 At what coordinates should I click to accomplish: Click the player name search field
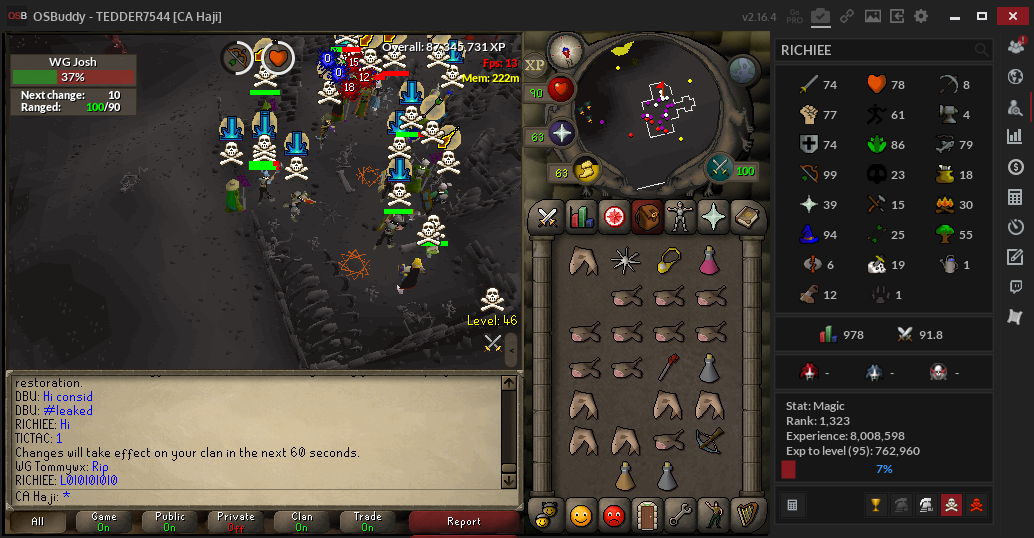[x=875, y=50]
